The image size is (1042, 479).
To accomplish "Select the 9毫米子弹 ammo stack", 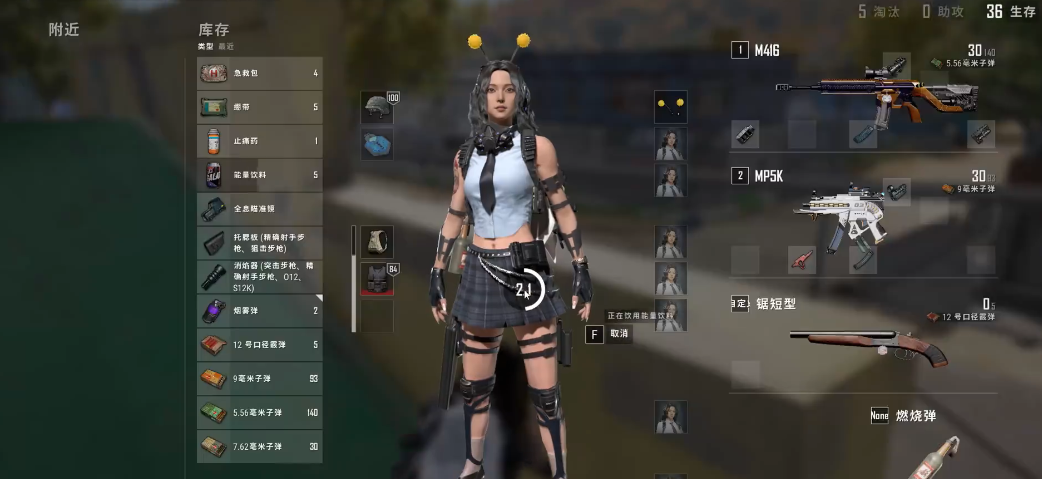I will (259, 378).
